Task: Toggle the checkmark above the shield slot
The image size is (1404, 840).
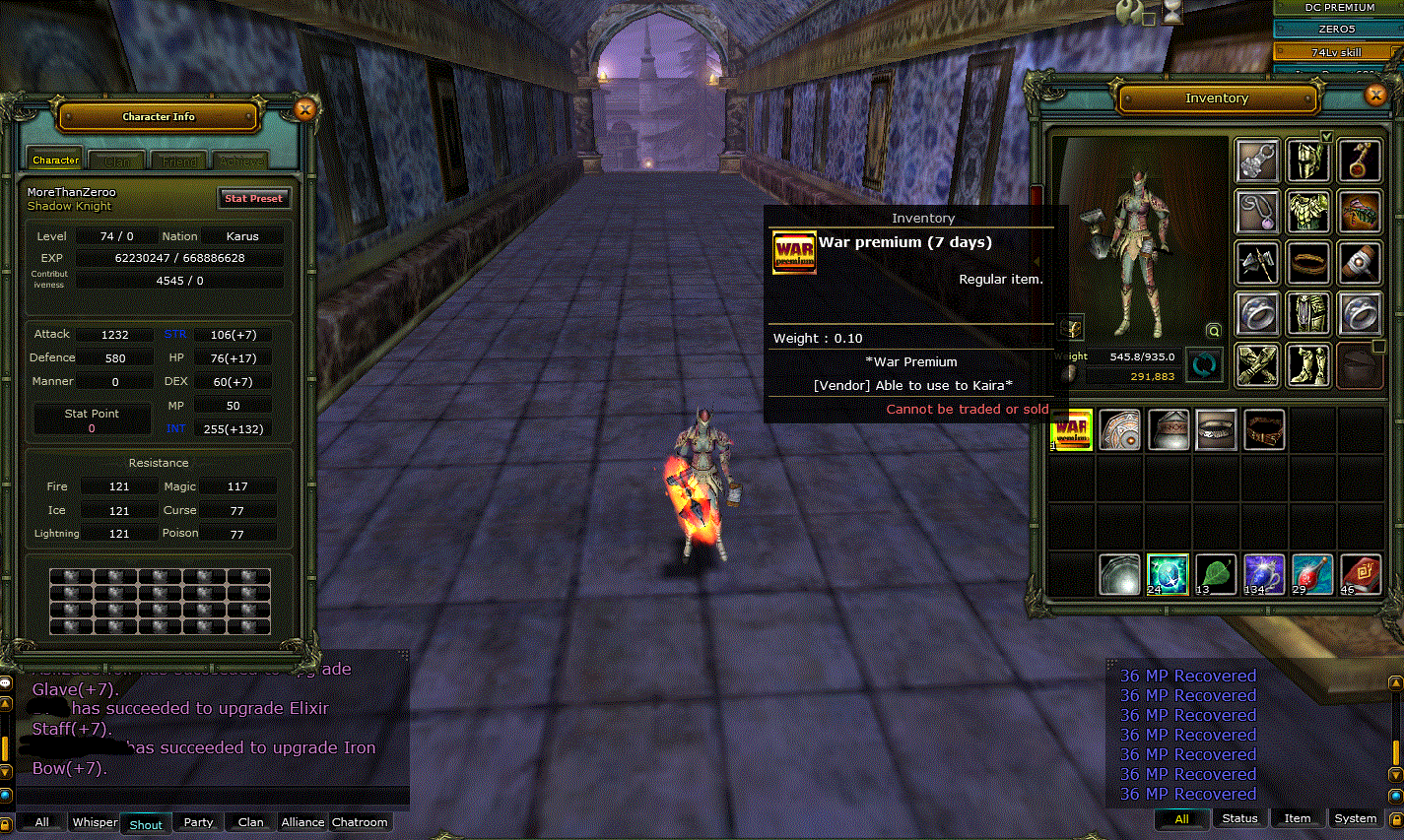Action: (x=1329, y=137)
